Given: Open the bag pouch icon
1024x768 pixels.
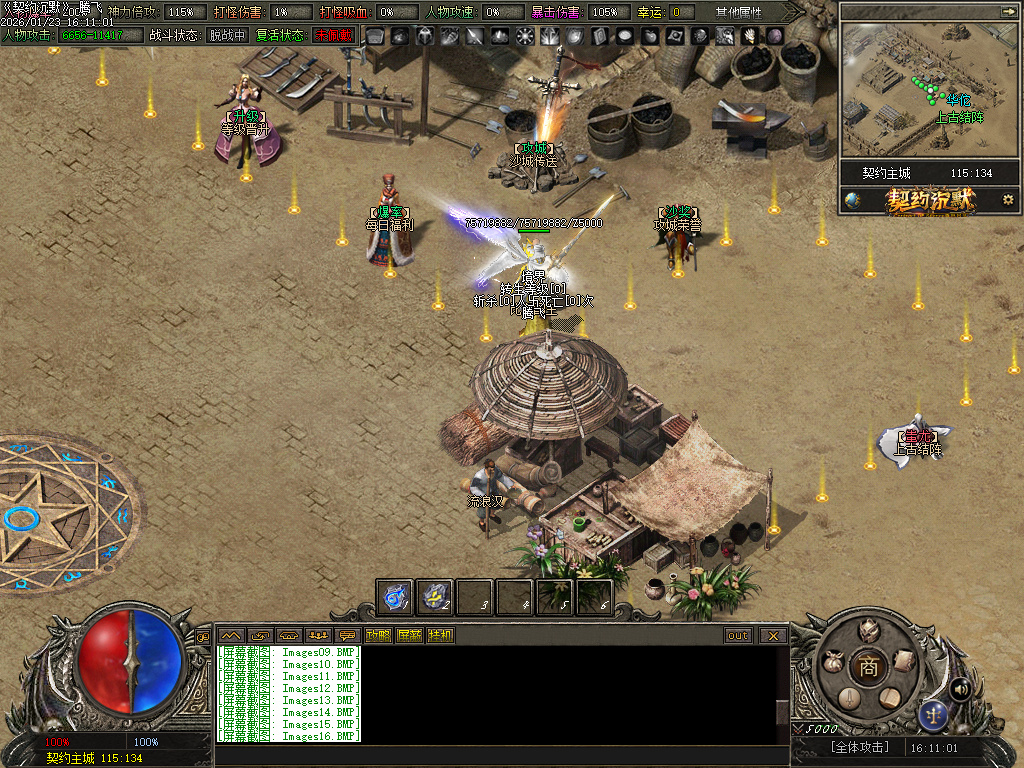Looking at the screenshot, I should click(832, 661).
